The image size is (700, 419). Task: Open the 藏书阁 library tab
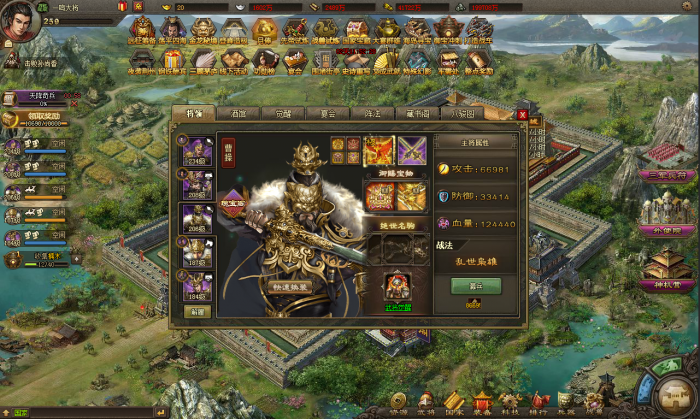414,114
